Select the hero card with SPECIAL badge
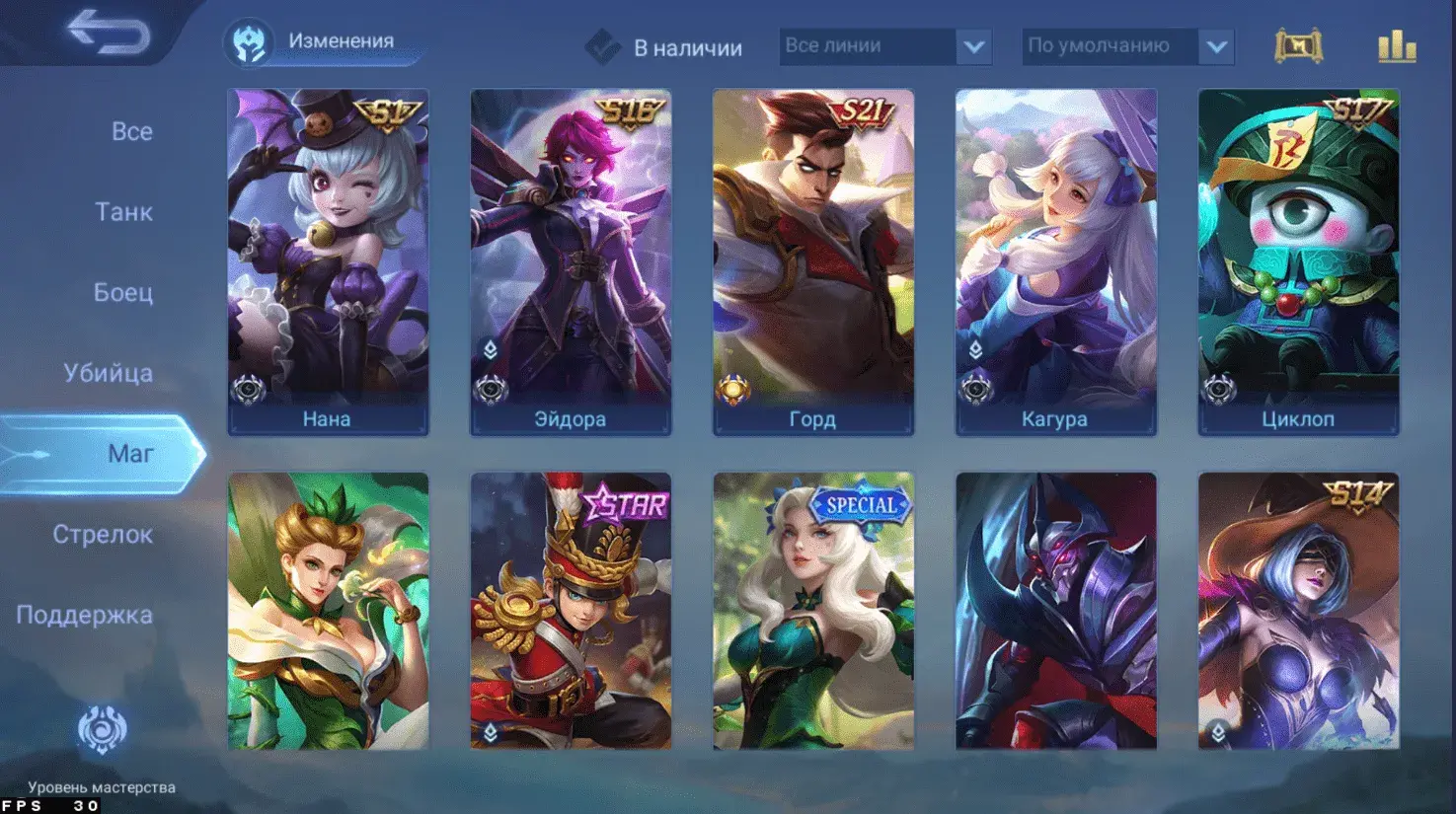 tap(813, 612)
